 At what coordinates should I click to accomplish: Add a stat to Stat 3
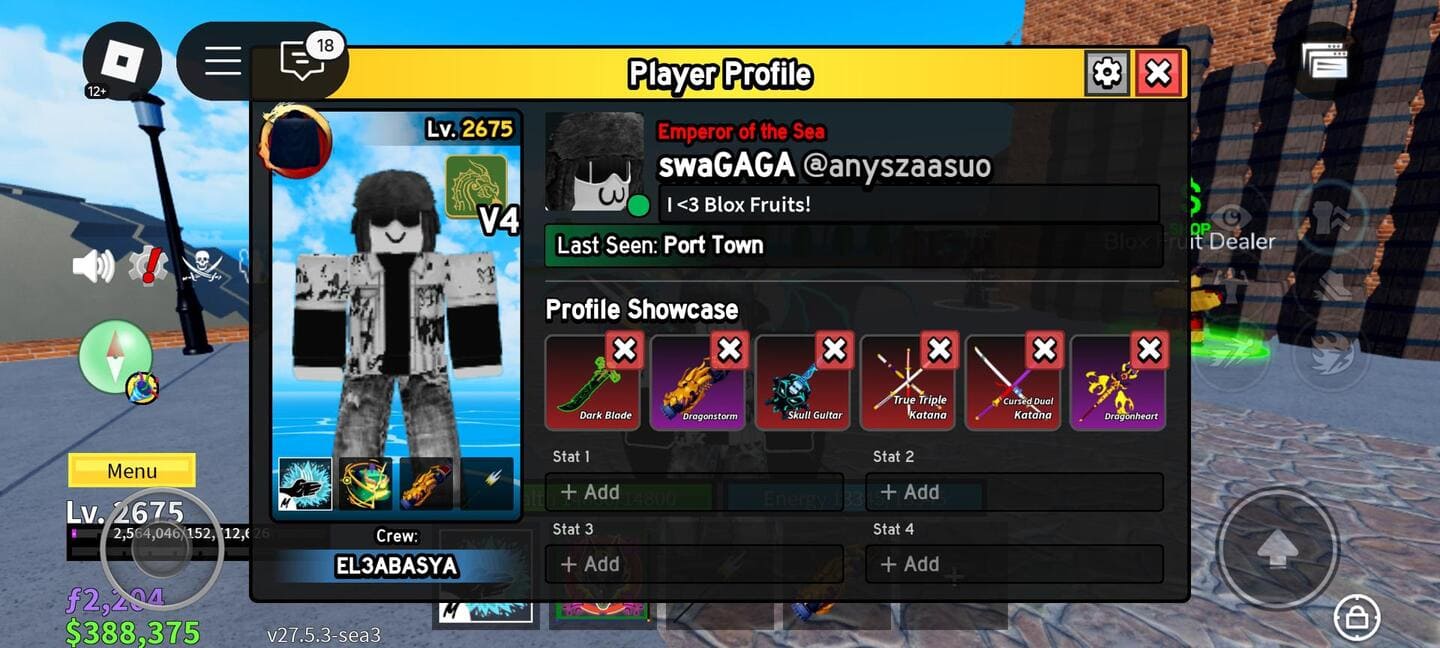tap(694, 564)
